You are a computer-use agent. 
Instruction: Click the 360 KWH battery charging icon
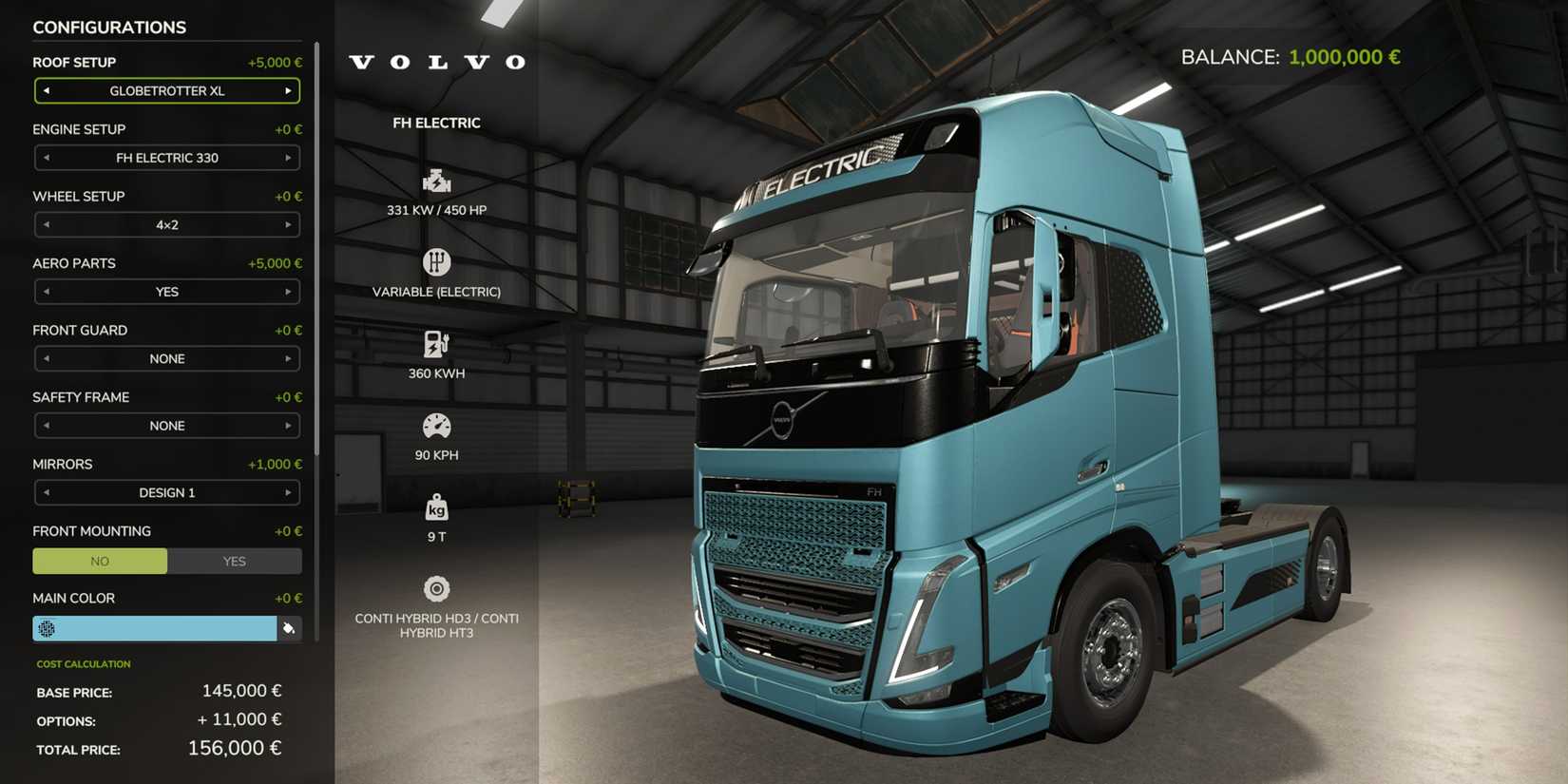pyautogui.click(x=436, y=342)
